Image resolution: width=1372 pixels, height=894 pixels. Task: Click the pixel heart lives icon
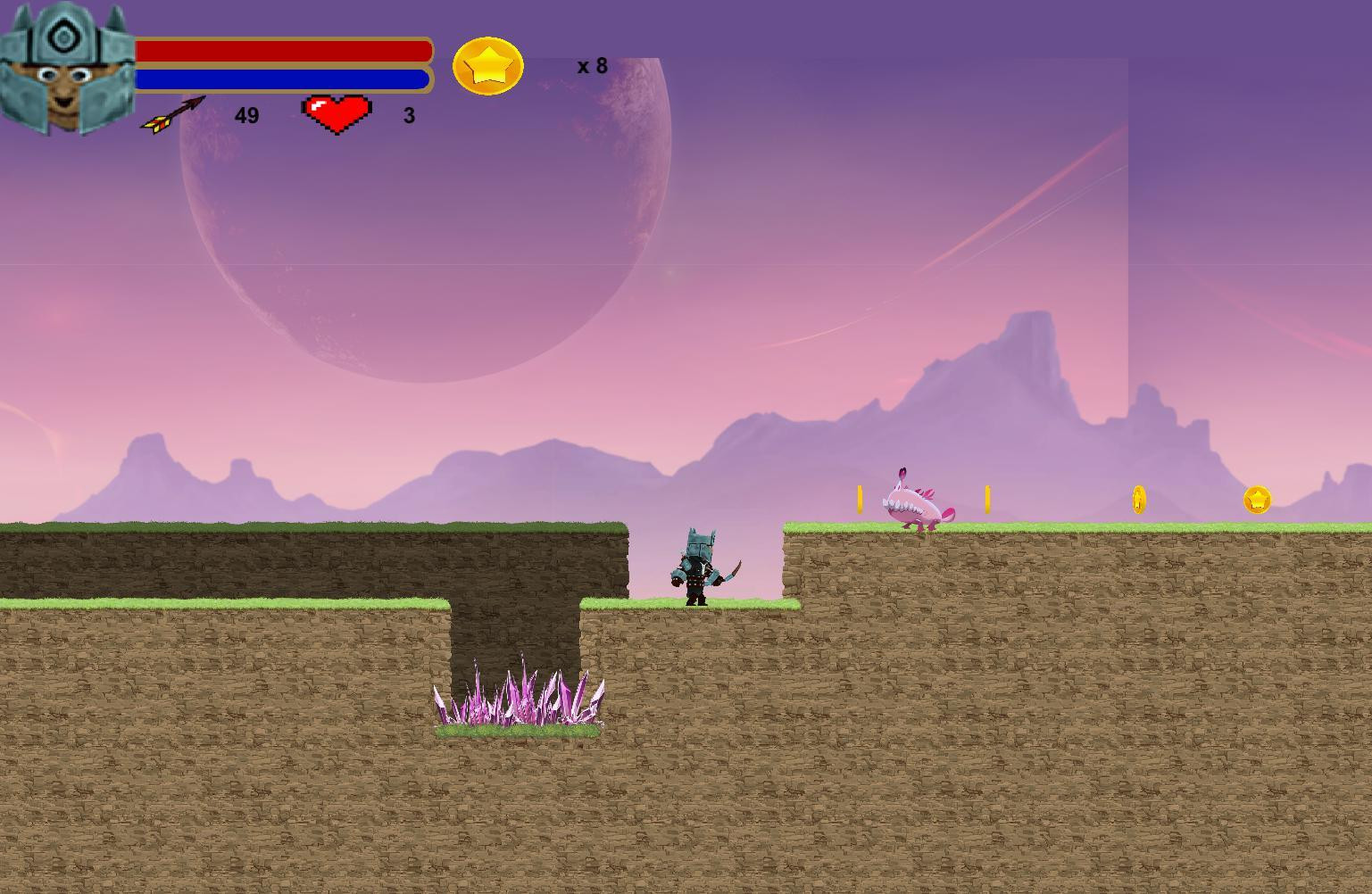pos(337,112)
